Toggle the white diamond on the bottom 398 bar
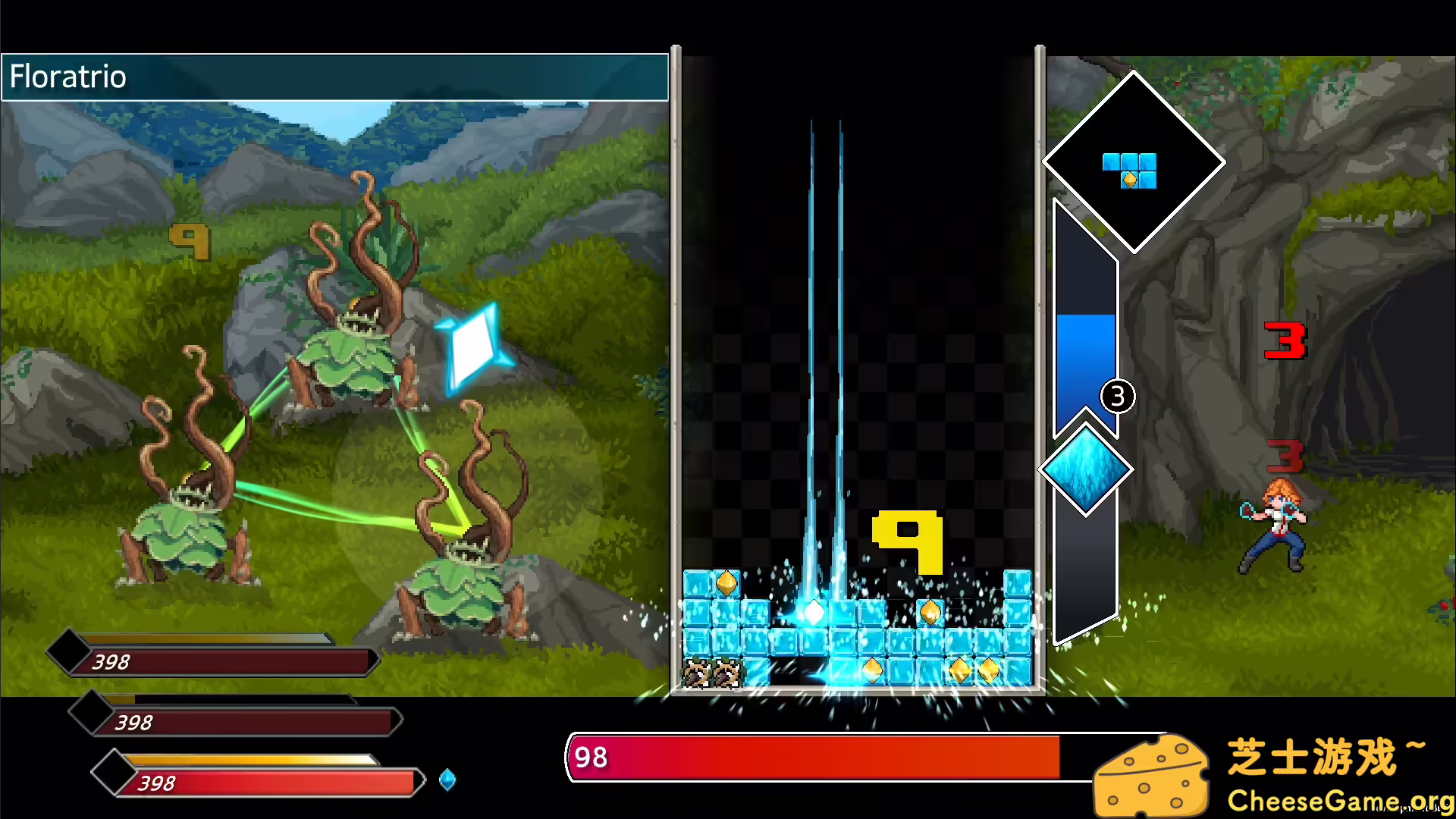The height and width of the screenshot is (819, 1456). [114, 772]
